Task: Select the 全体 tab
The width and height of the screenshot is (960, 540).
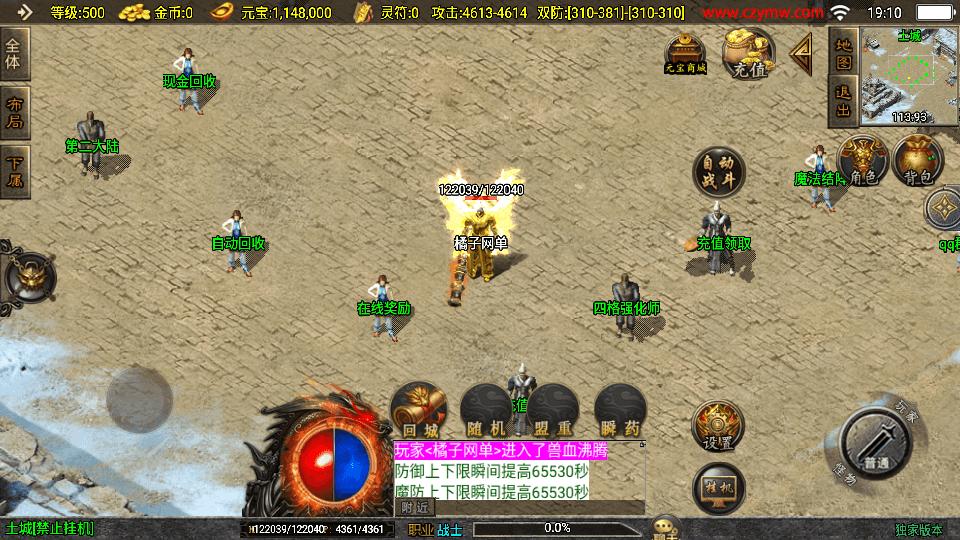Action: (15, 54)
